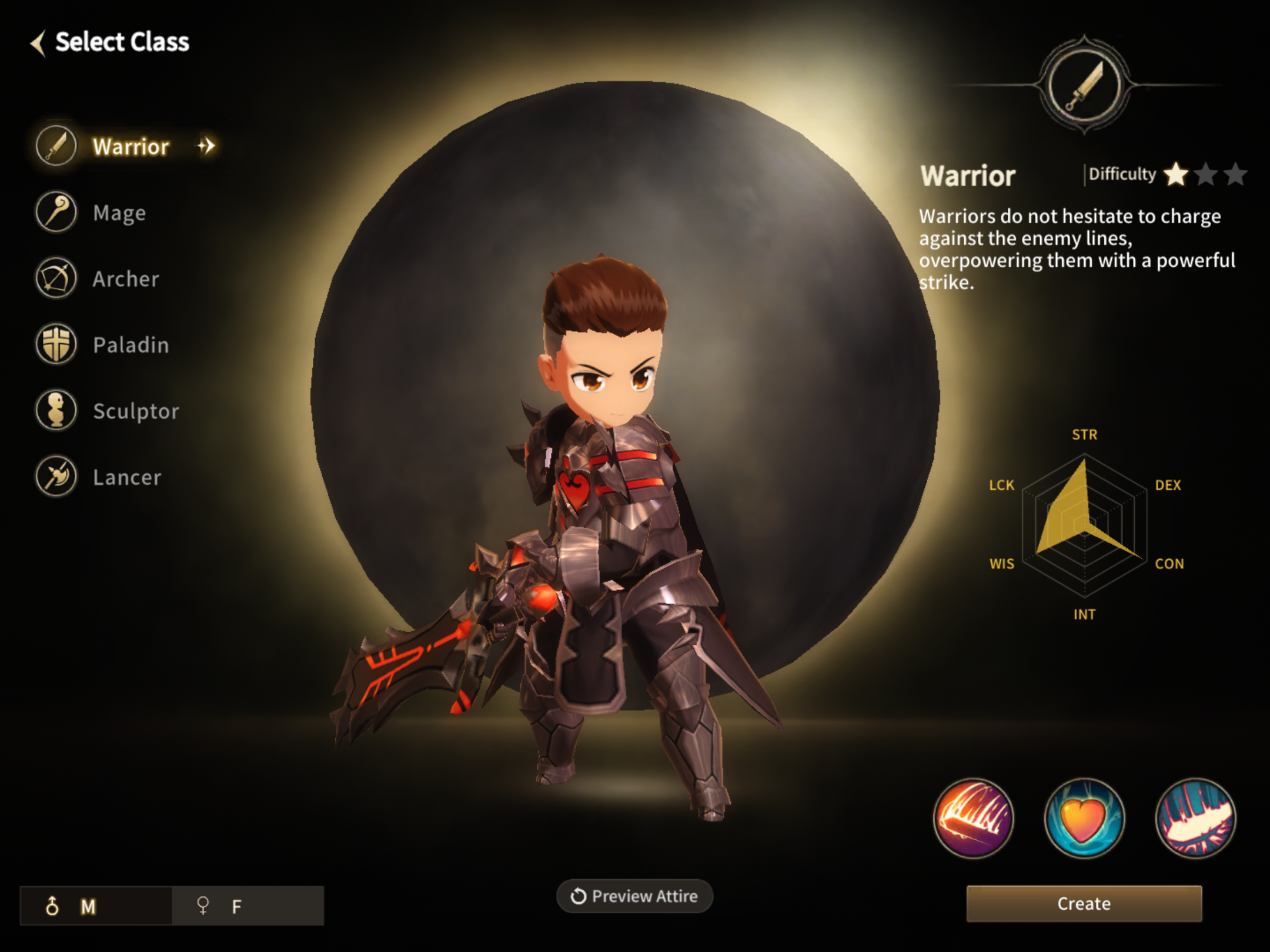This screenshot has width=1270, height=952.
Task: View the orange heart skill icon
Action: pos(1084,818)
